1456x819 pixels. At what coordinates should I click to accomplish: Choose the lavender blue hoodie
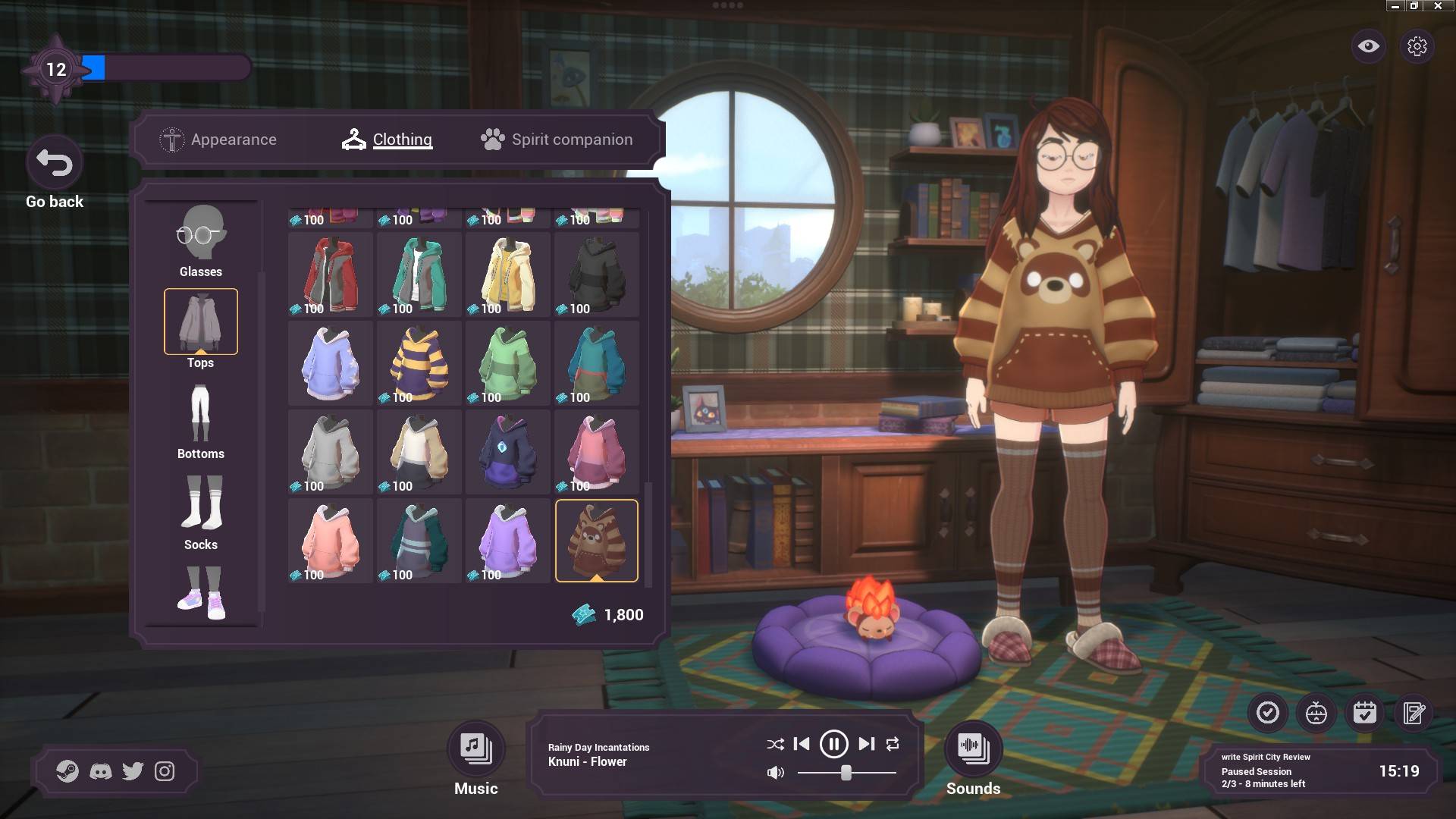click(331, 363)
